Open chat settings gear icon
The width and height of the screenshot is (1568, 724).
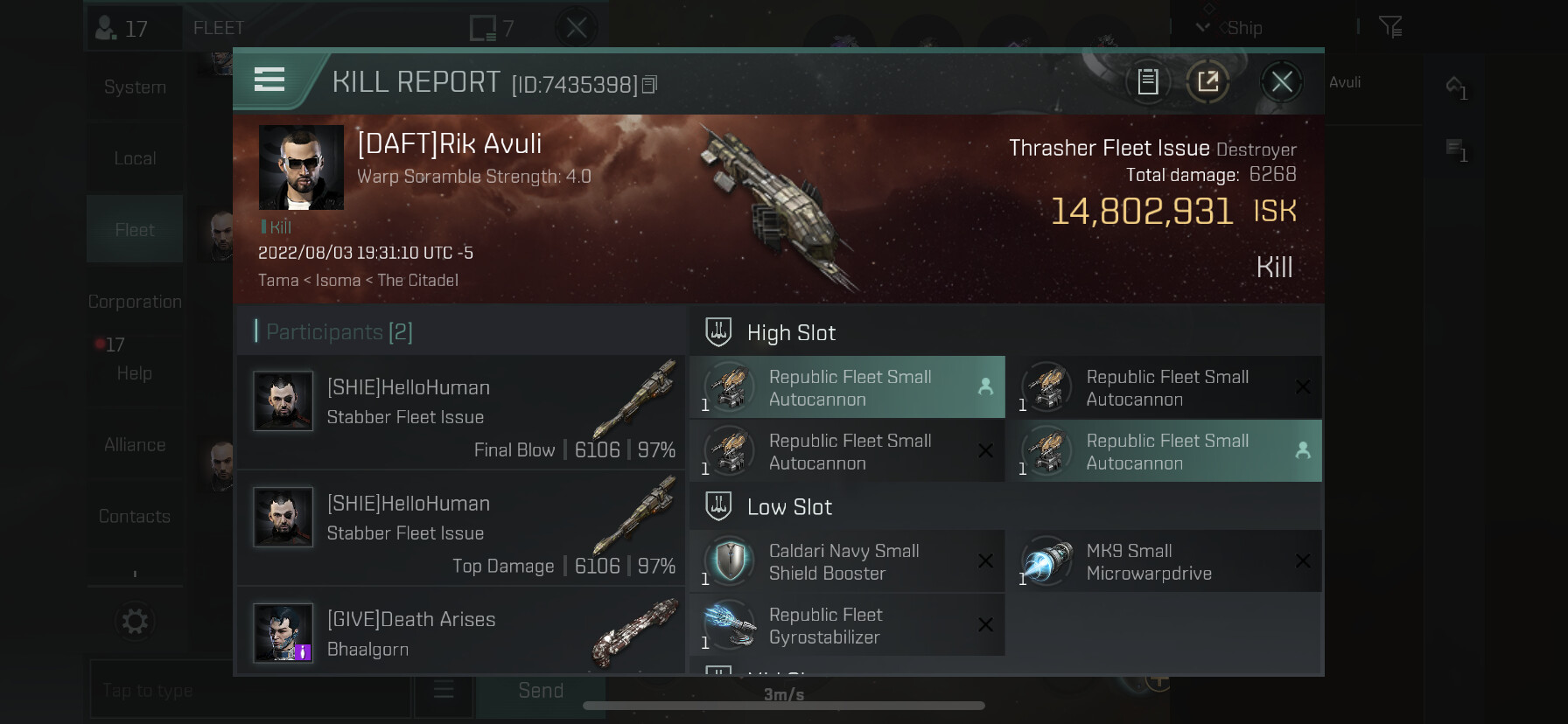point(135,622)
